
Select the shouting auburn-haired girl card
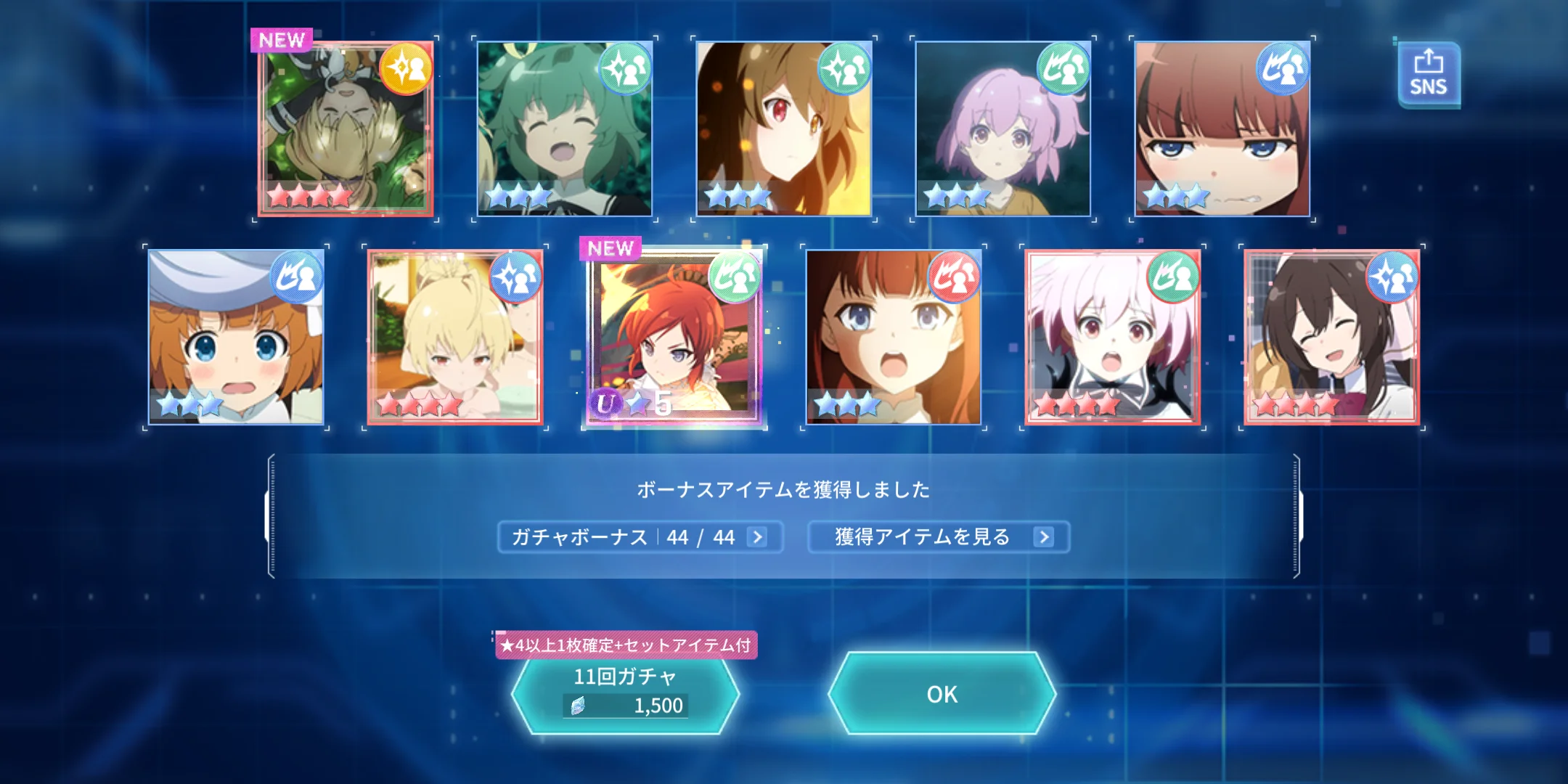[894, 338]
